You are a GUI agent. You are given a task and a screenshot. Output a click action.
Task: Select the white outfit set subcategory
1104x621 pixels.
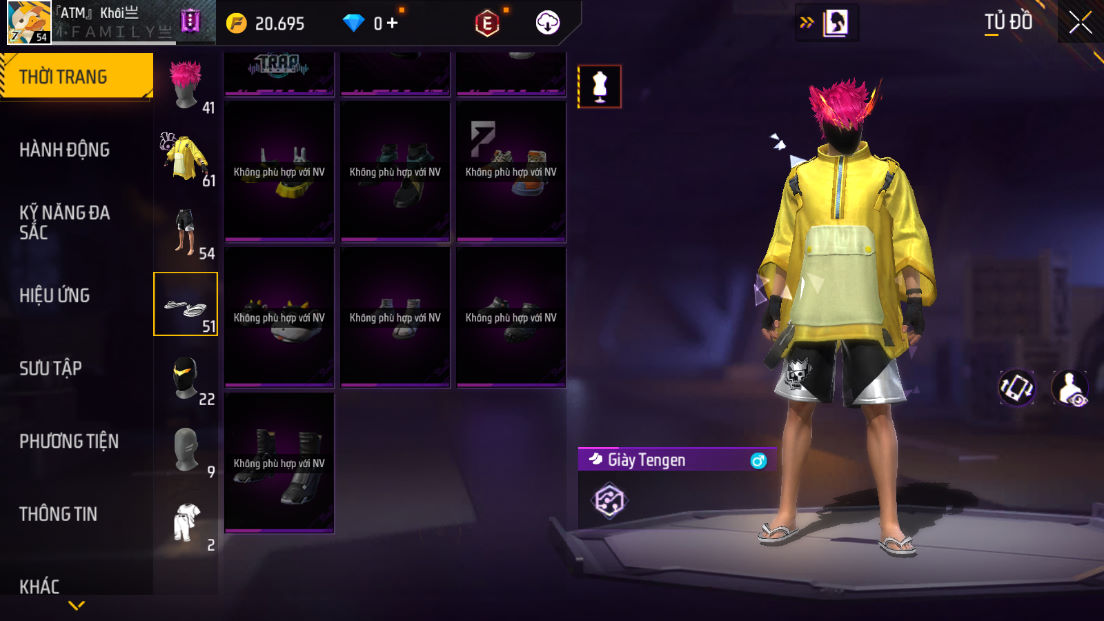(x=185, y=523)
